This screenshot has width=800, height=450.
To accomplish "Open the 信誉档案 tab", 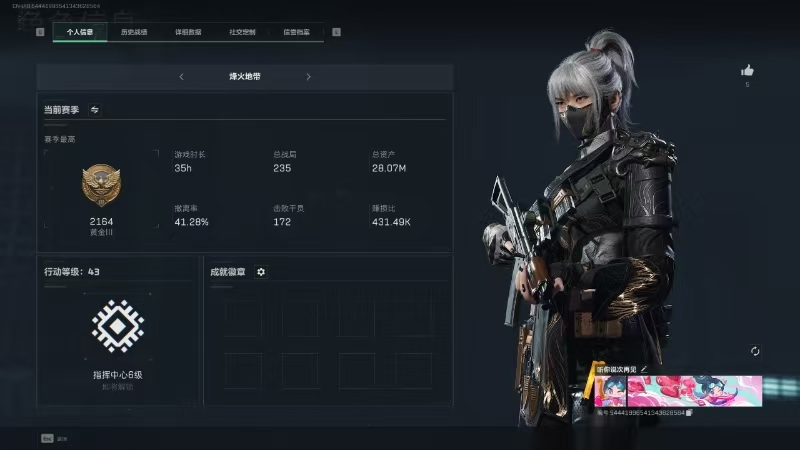I will coord(296,32).
